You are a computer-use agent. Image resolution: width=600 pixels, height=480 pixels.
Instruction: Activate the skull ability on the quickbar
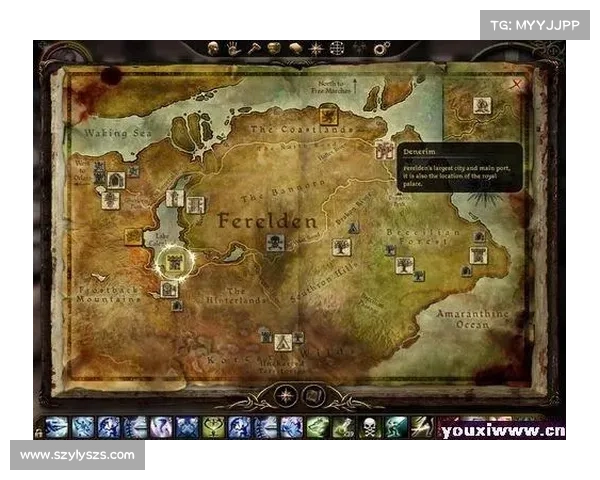pyautogui.click(x=370, y=428)
